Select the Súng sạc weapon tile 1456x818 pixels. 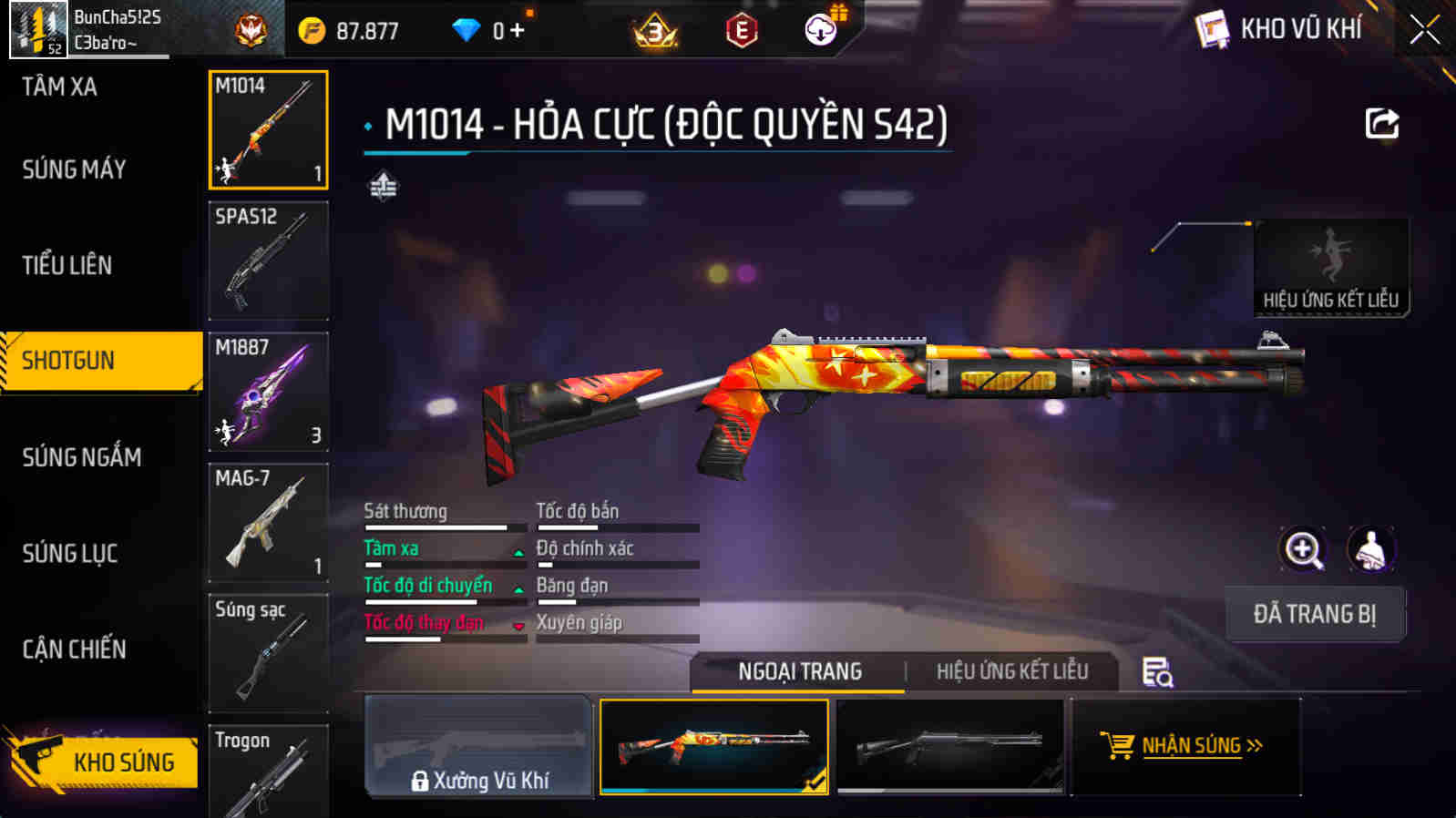pos(268,652)
